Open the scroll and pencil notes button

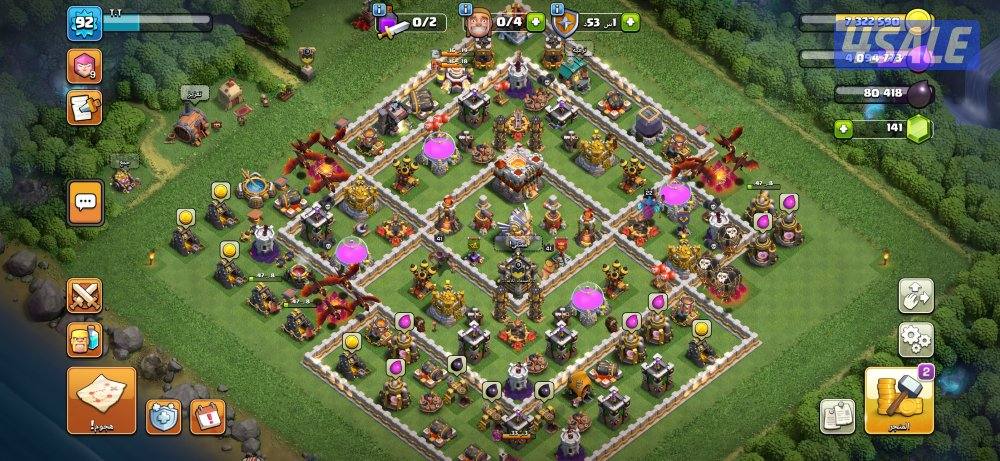84,107
